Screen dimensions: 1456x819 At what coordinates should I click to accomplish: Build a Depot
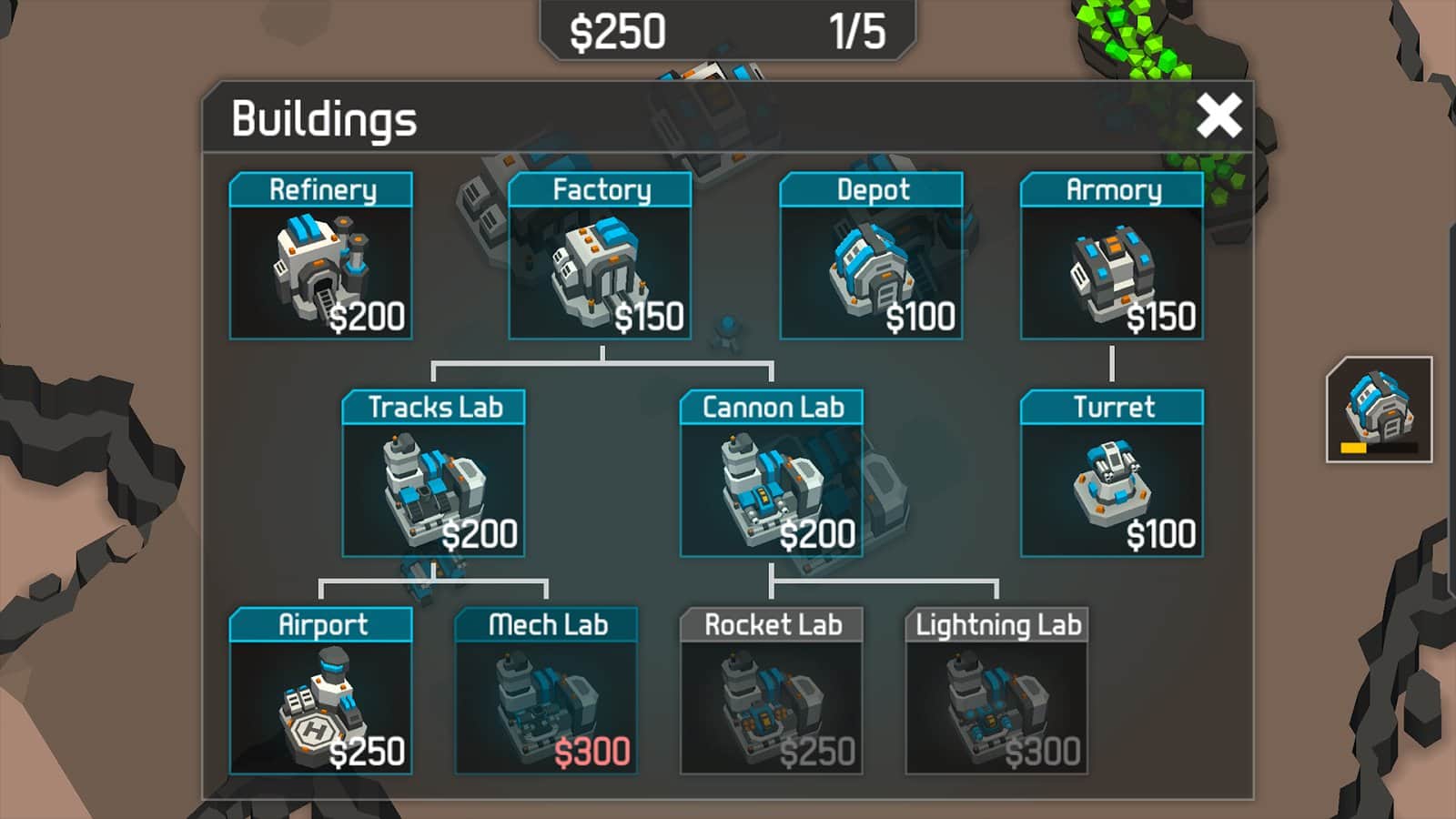click(x=871, y=257)
